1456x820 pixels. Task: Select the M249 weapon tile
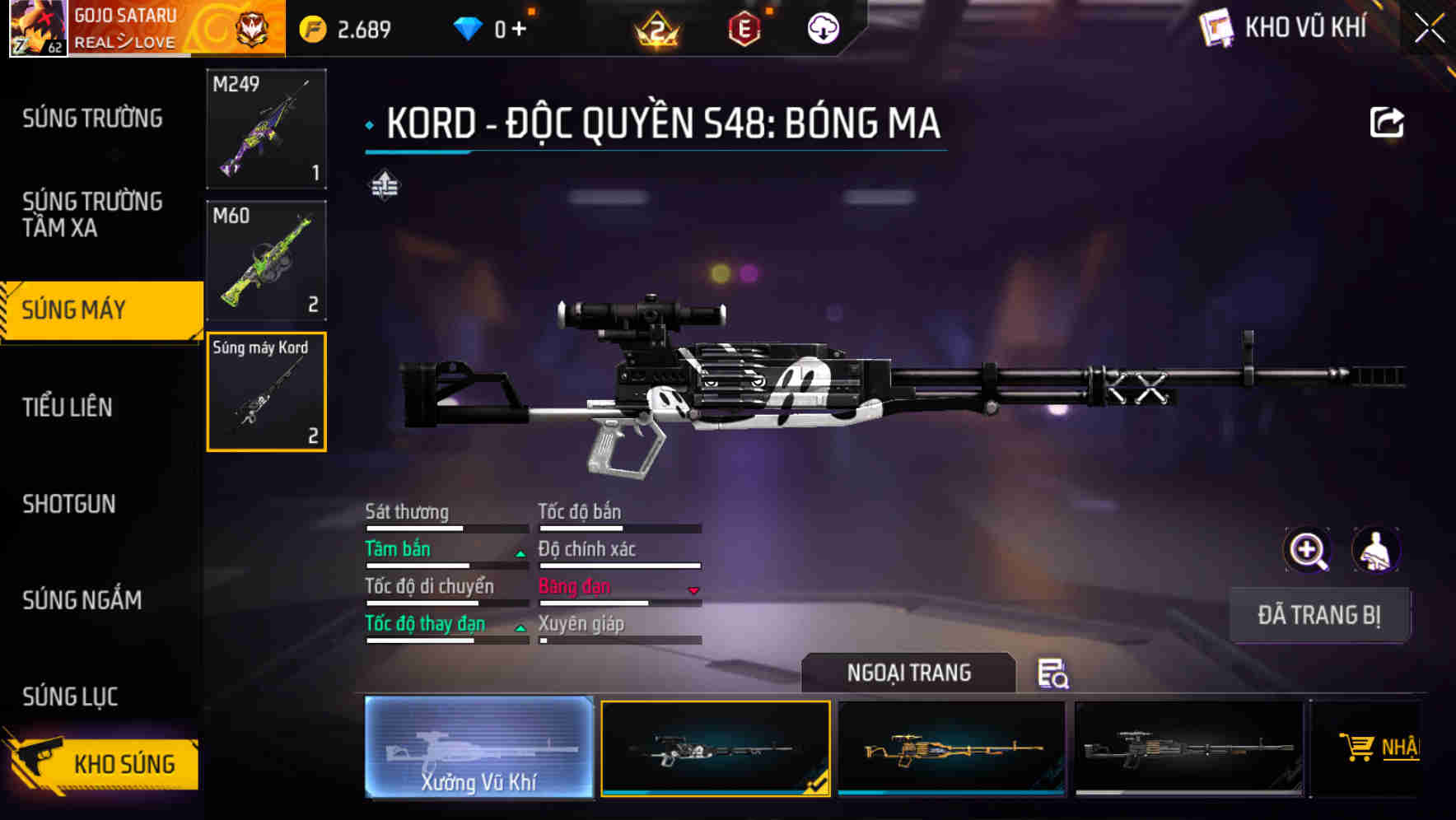tap(266, 128)
